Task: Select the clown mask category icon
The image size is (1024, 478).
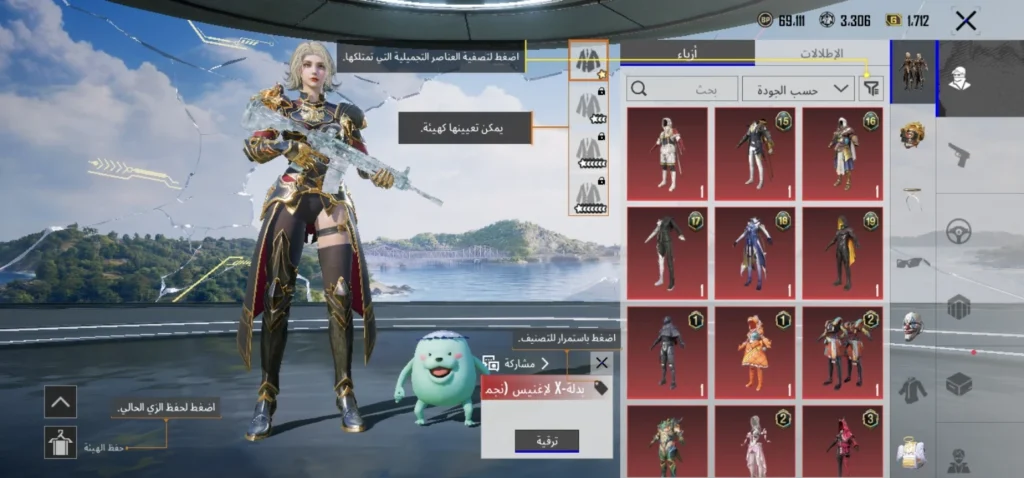Action: click(x=912, y=325)
